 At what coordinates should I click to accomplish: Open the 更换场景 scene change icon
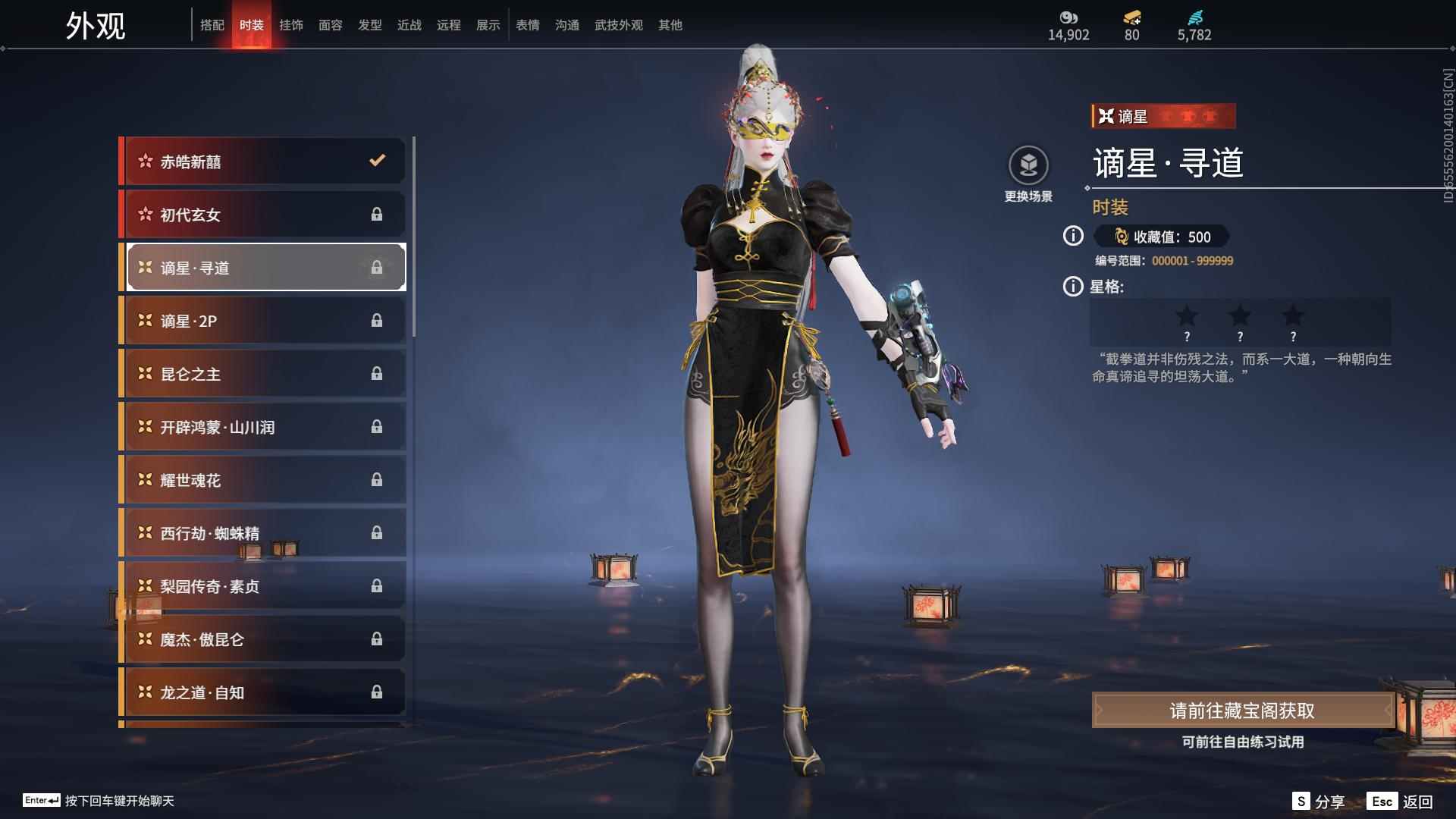click(x=1028, y=164)
